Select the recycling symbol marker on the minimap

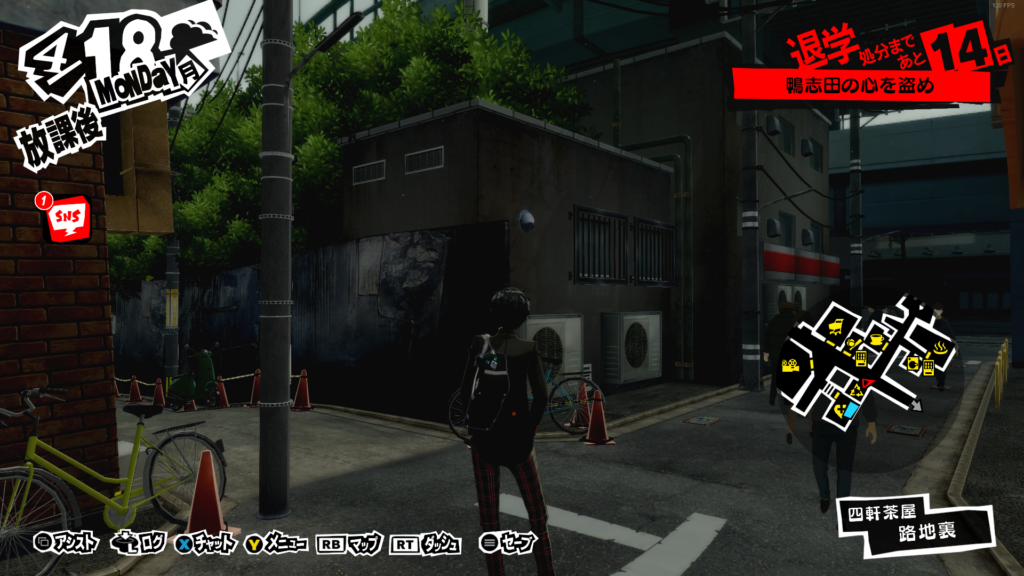click(x=856, y=390)
